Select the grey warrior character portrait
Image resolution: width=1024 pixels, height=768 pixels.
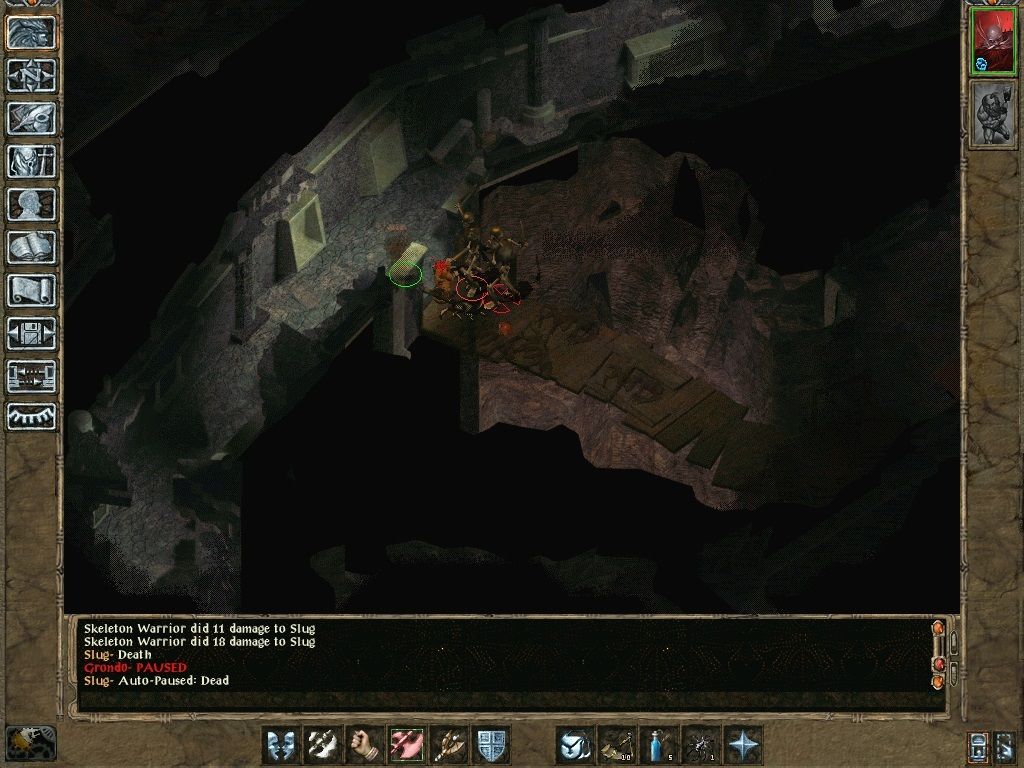993,115
